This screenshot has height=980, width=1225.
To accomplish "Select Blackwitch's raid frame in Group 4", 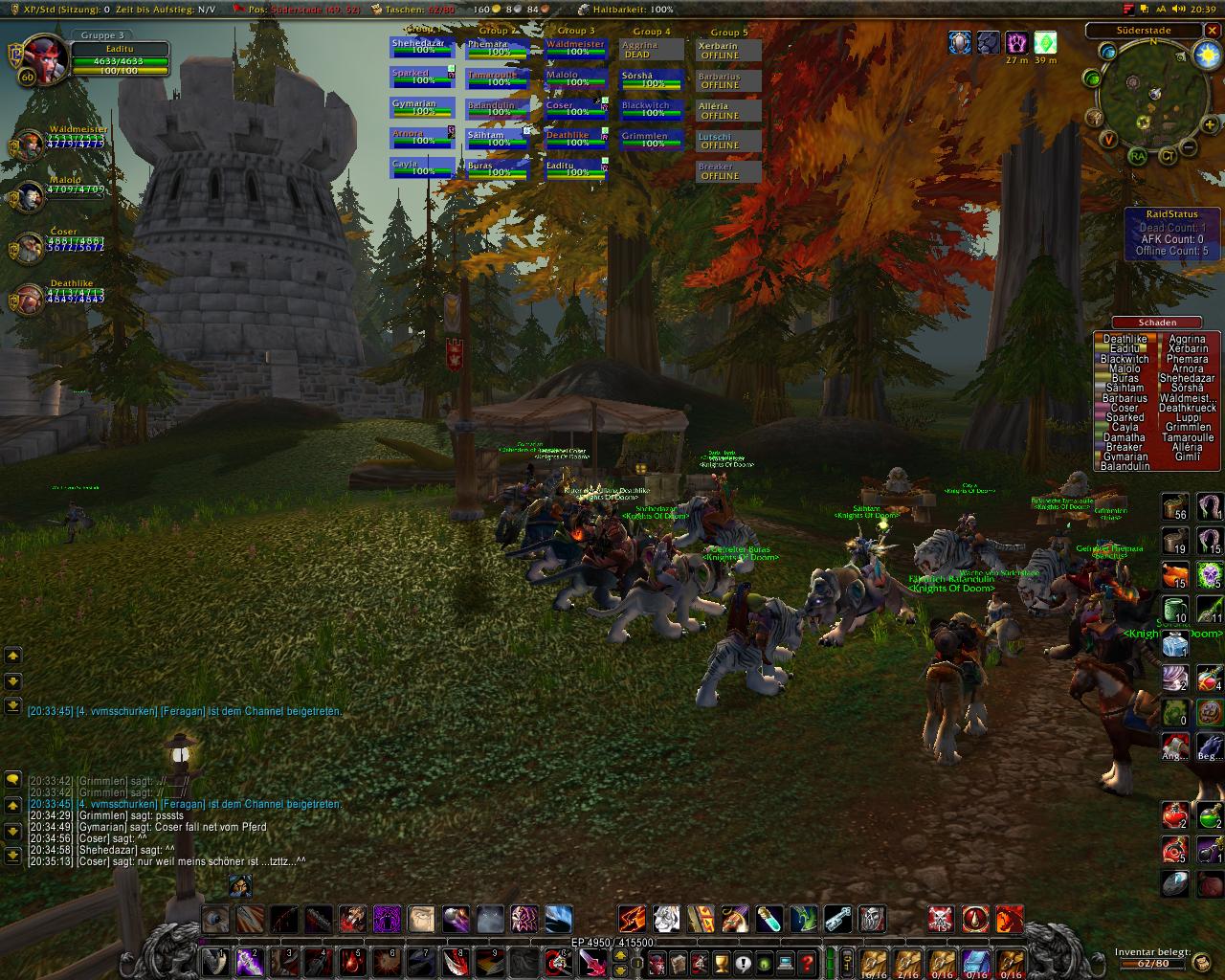I will (652, 109).
